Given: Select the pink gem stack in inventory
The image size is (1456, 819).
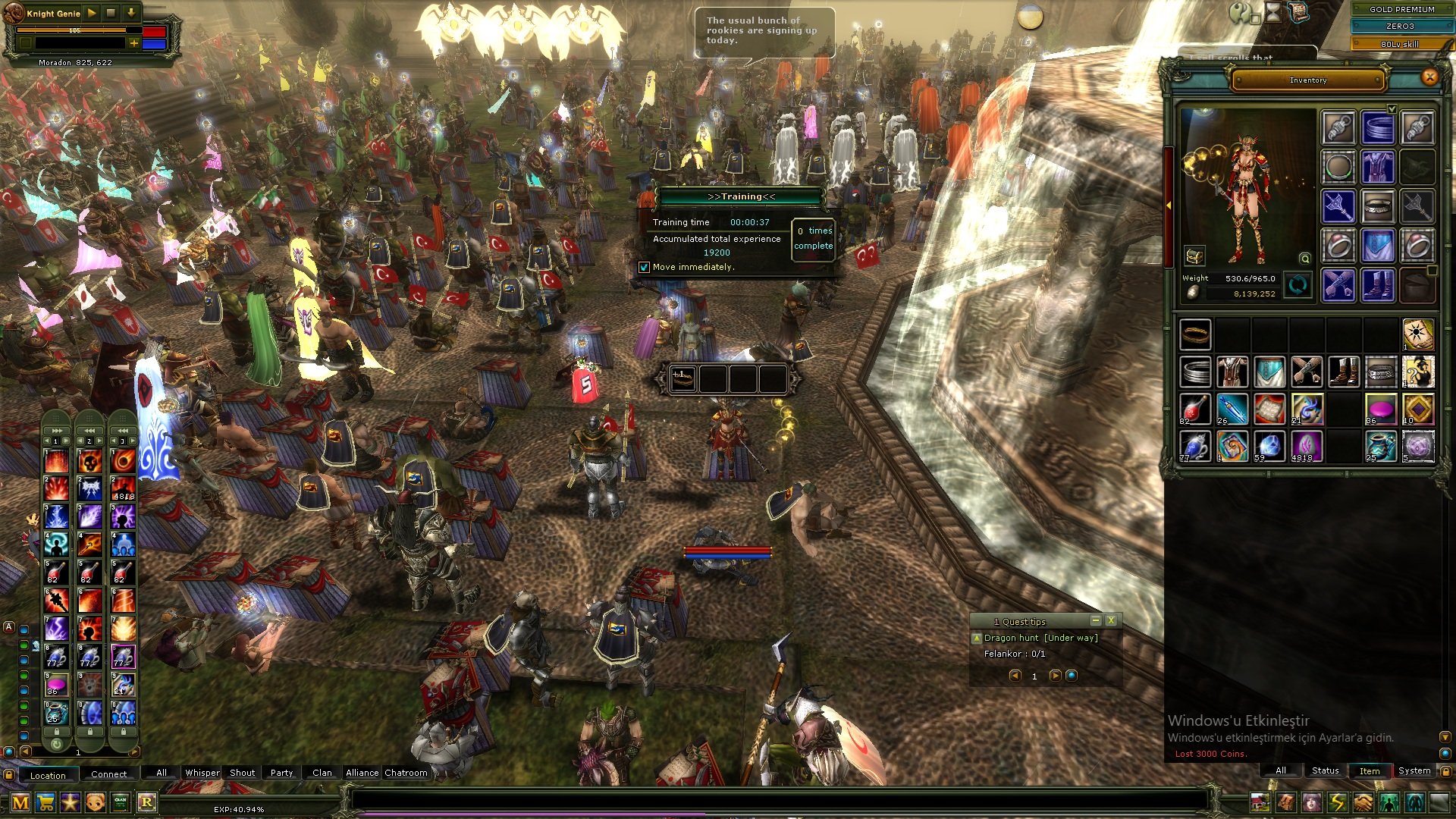Looking at the screenshot, I should click(x=1380, y=409).
